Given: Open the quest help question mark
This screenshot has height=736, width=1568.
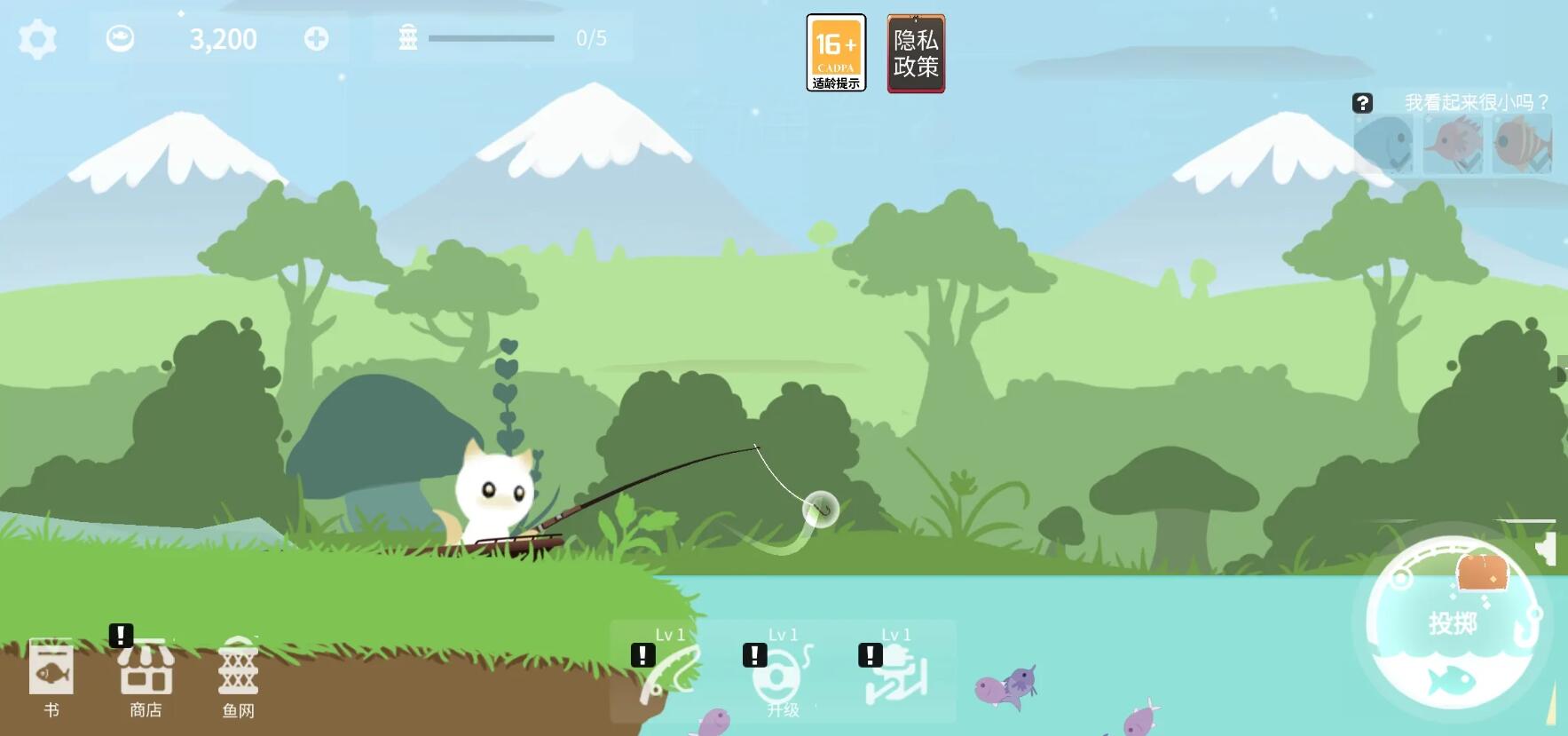Looking at the screenshot, I should click(1362, 103).
